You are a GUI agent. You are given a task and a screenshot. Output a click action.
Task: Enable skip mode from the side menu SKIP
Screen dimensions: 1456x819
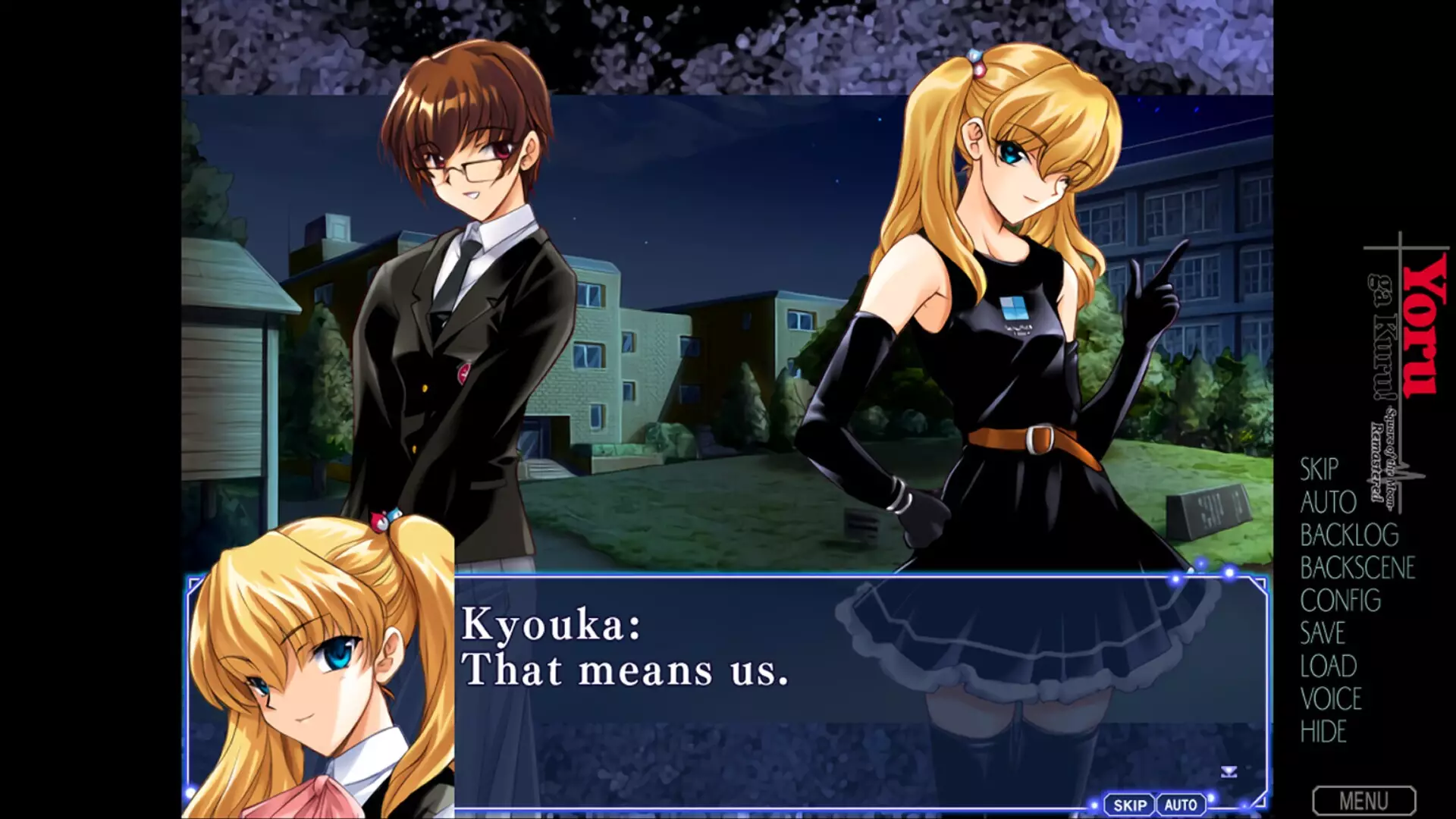click(x=1318, y=470)
